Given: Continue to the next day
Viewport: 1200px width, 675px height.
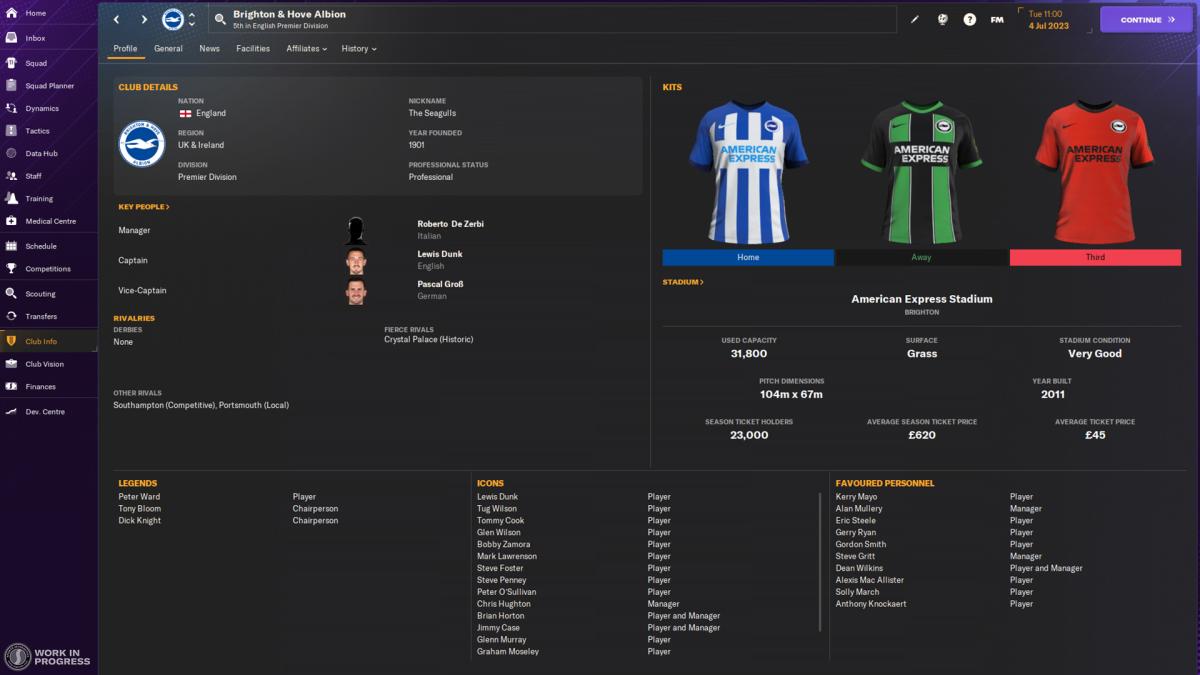Looking at the screenshot, I should (x=1146, y=19).
